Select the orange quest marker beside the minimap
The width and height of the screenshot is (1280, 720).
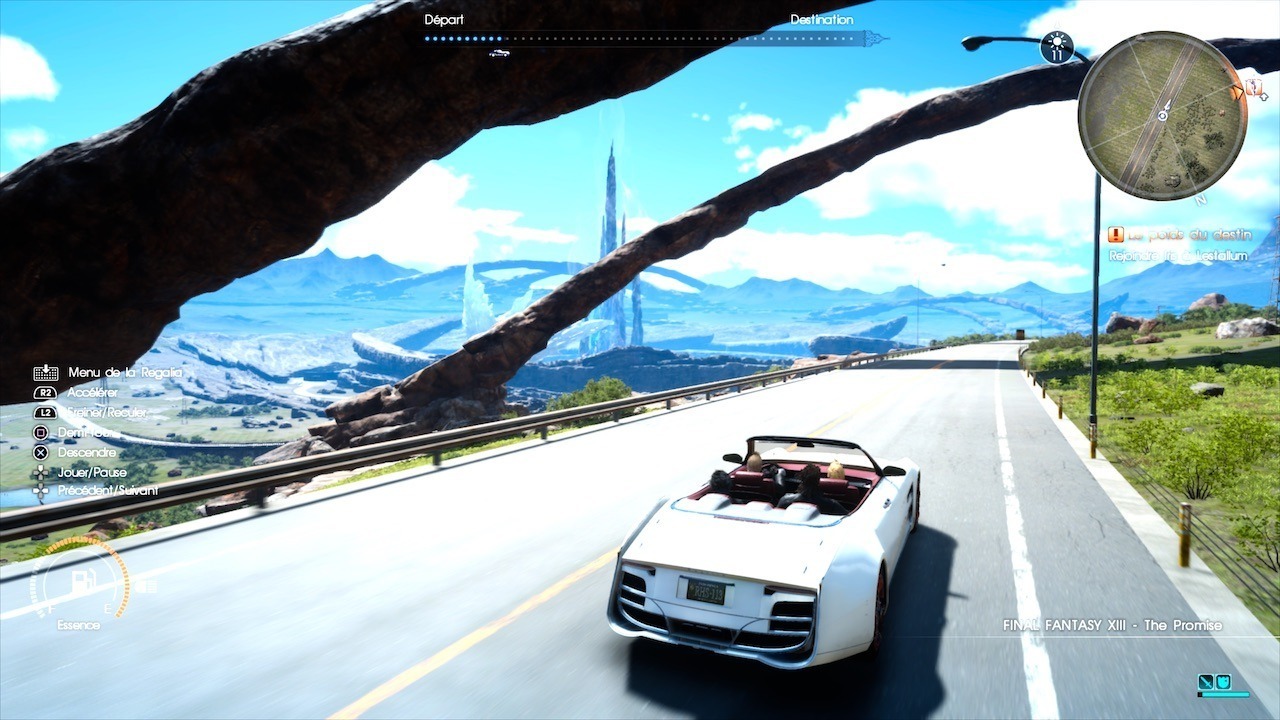(x=1252, y=90)
